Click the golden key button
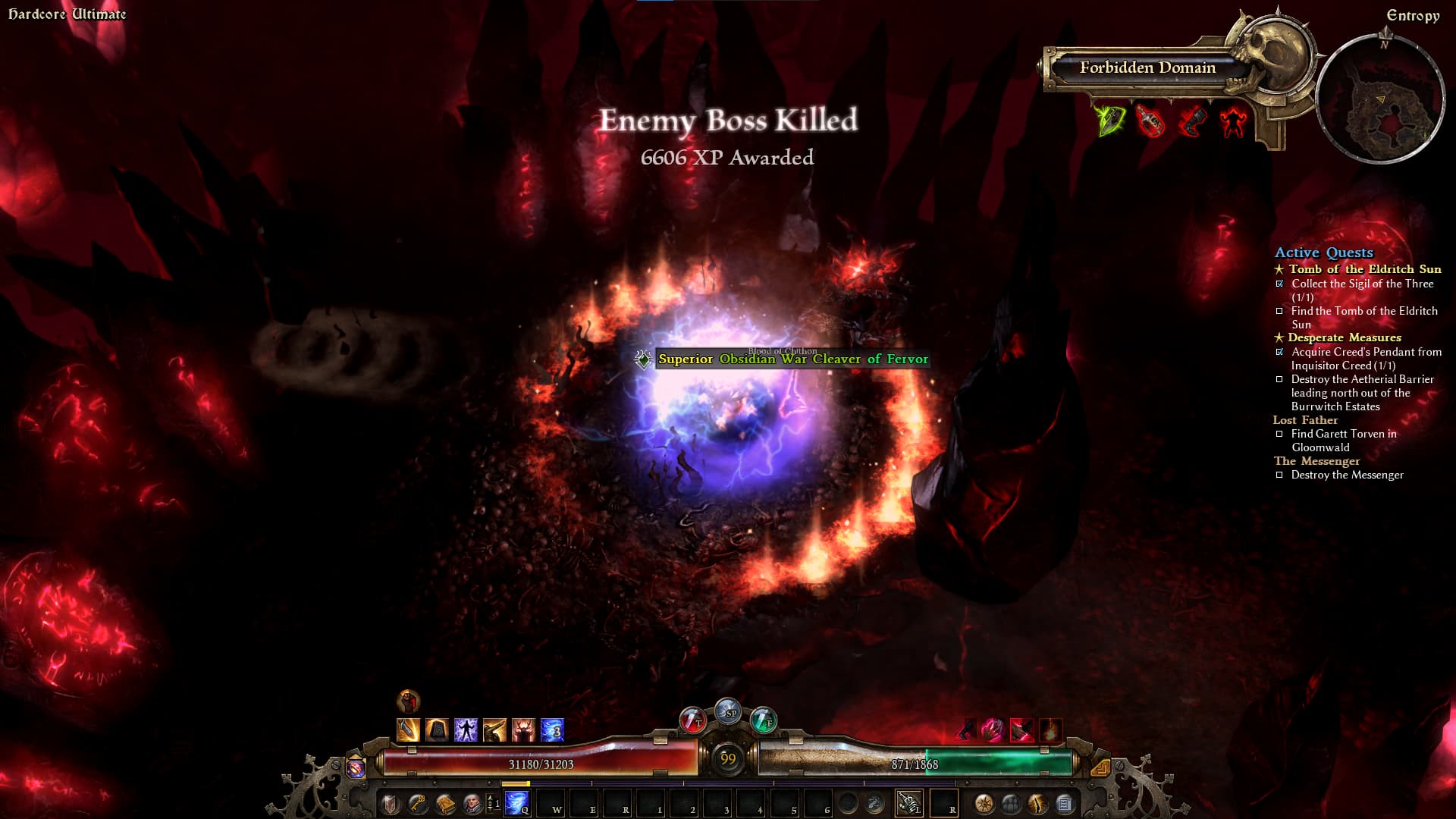 (418, 803)
